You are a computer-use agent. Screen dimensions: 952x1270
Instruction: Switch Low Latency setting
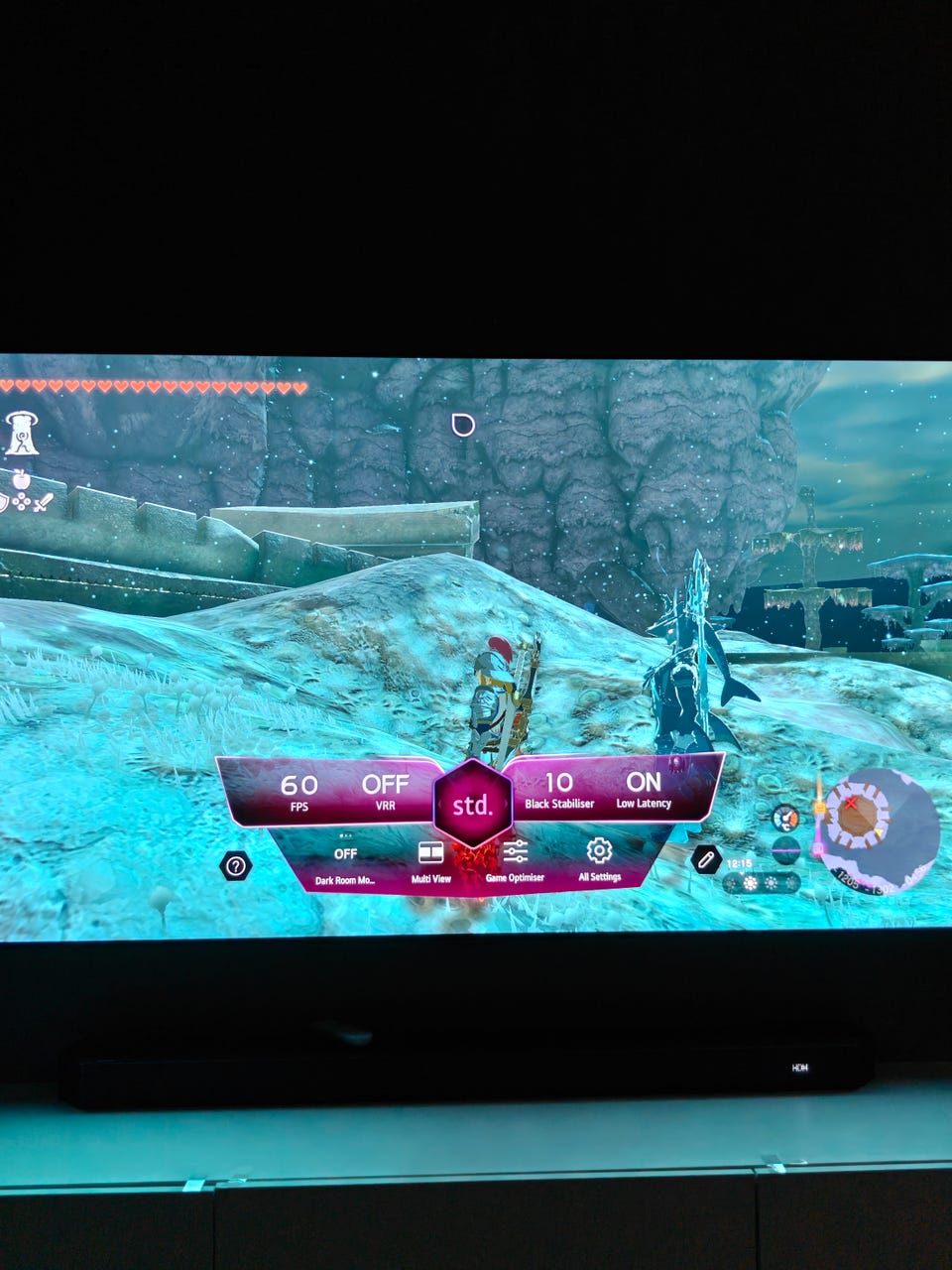tap(644, 790)
